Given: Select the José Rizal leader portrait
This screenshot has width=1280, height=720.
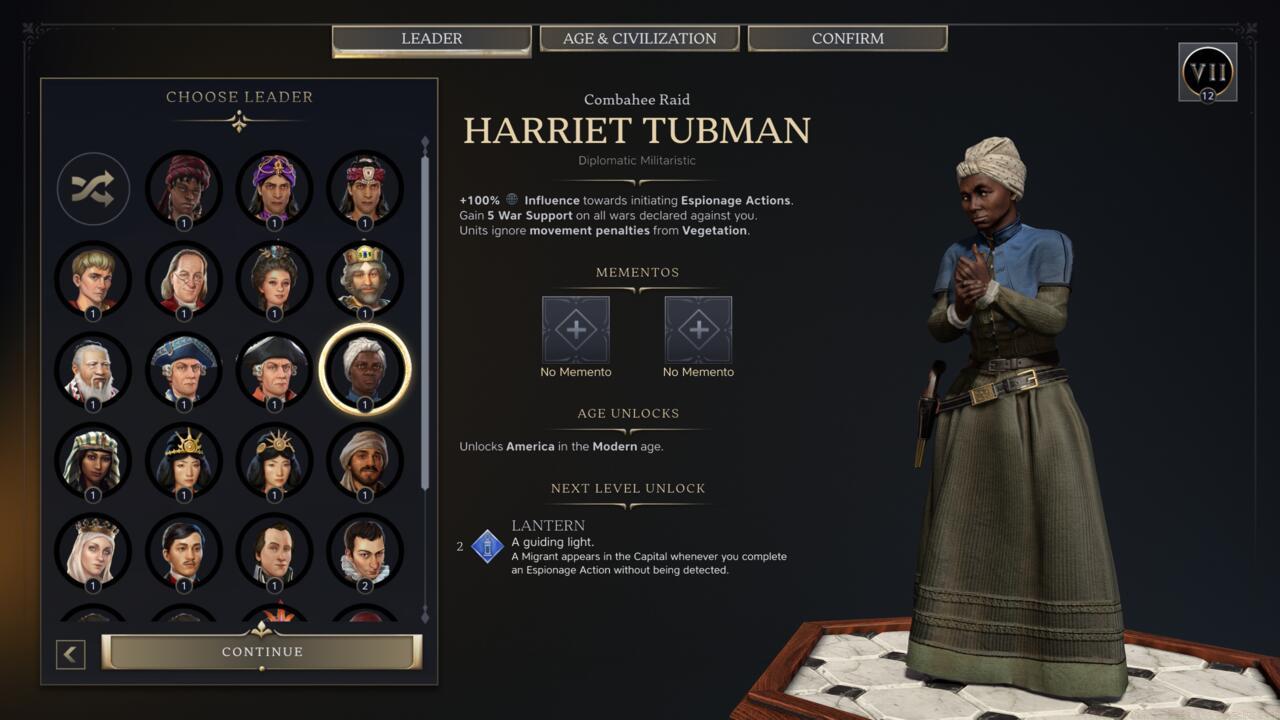Looking at the screenshot, I should coord(184,549).
